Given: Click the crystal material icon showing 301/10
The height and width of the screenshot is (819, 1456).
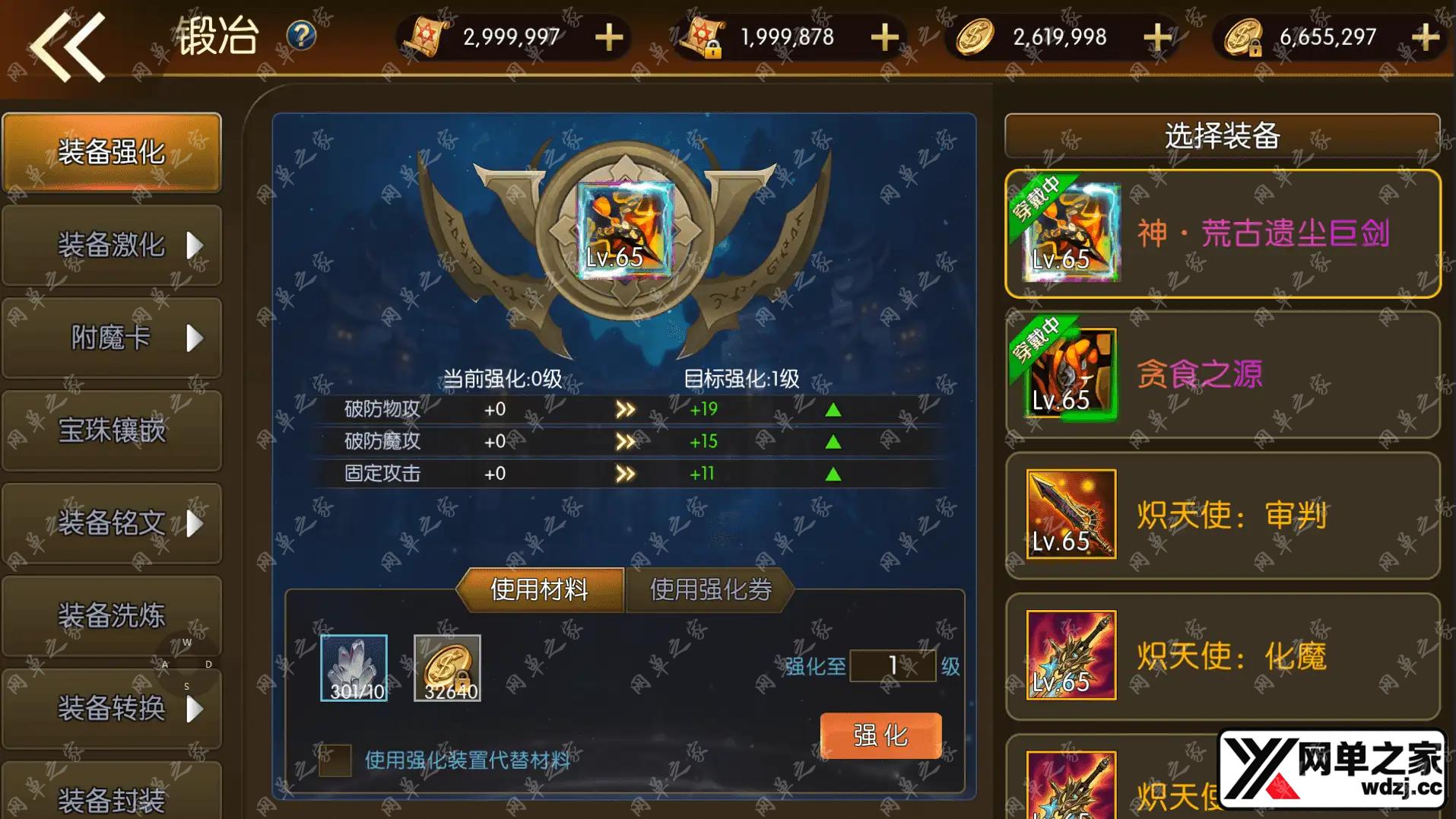Looking at the screenshot, I should click(x=354, y=668).
